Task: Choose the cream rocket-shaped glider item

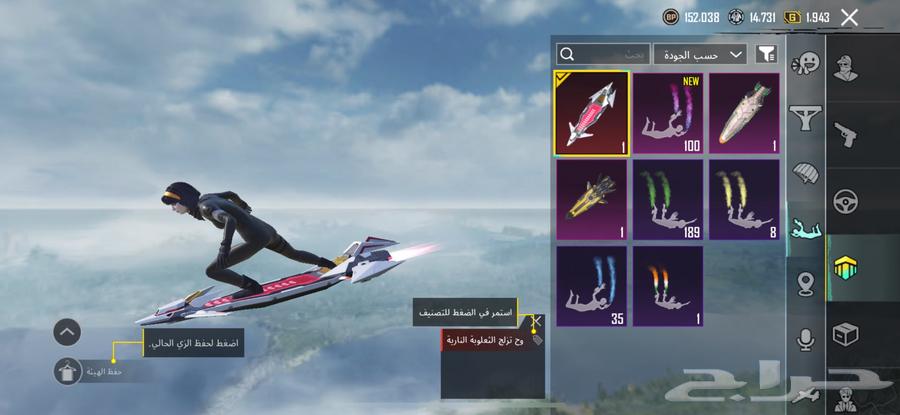Action: pyautogui.click(x=744, y=112)
